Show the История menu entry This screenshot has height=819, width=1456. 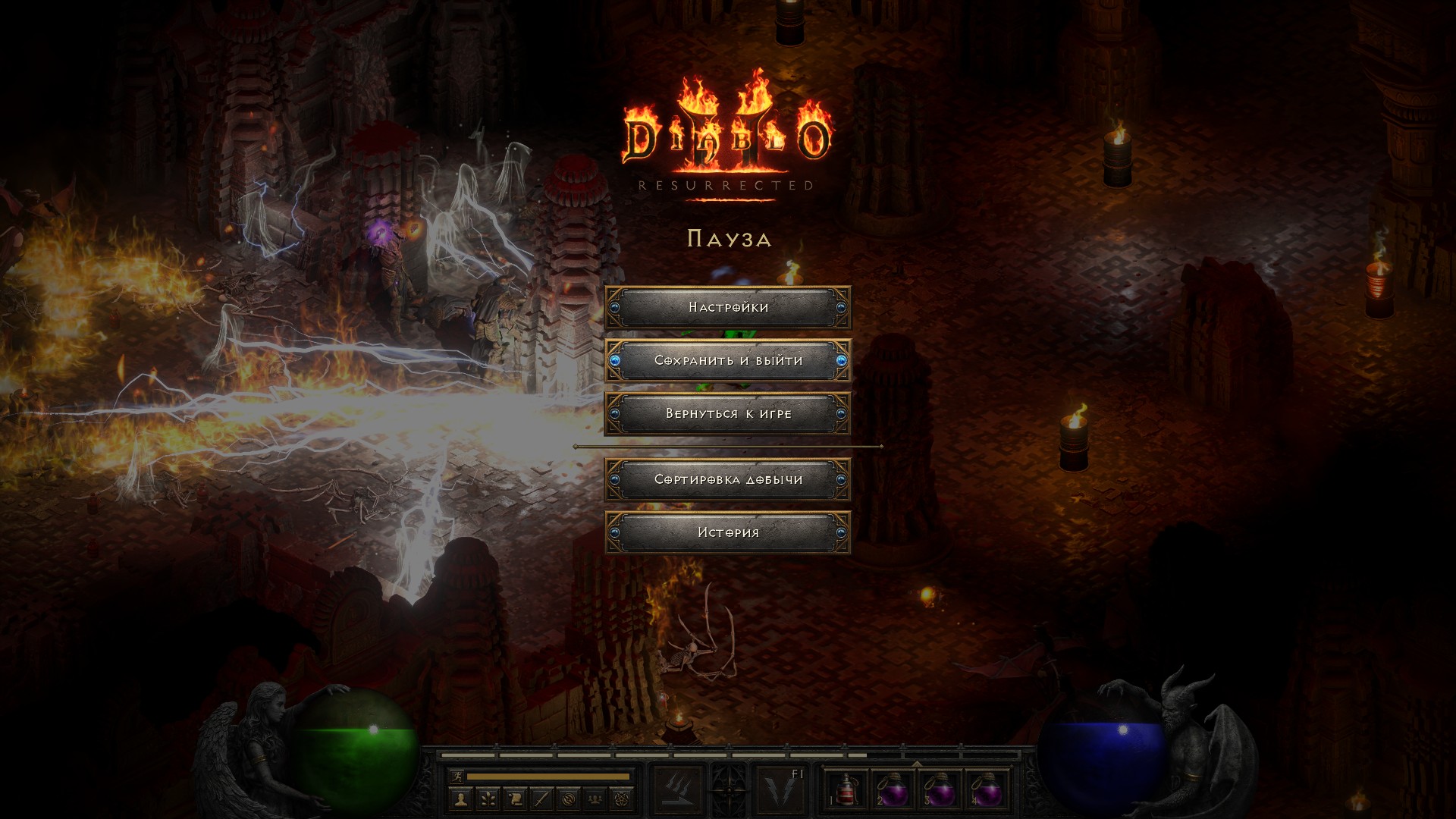[x=728, y=532]
